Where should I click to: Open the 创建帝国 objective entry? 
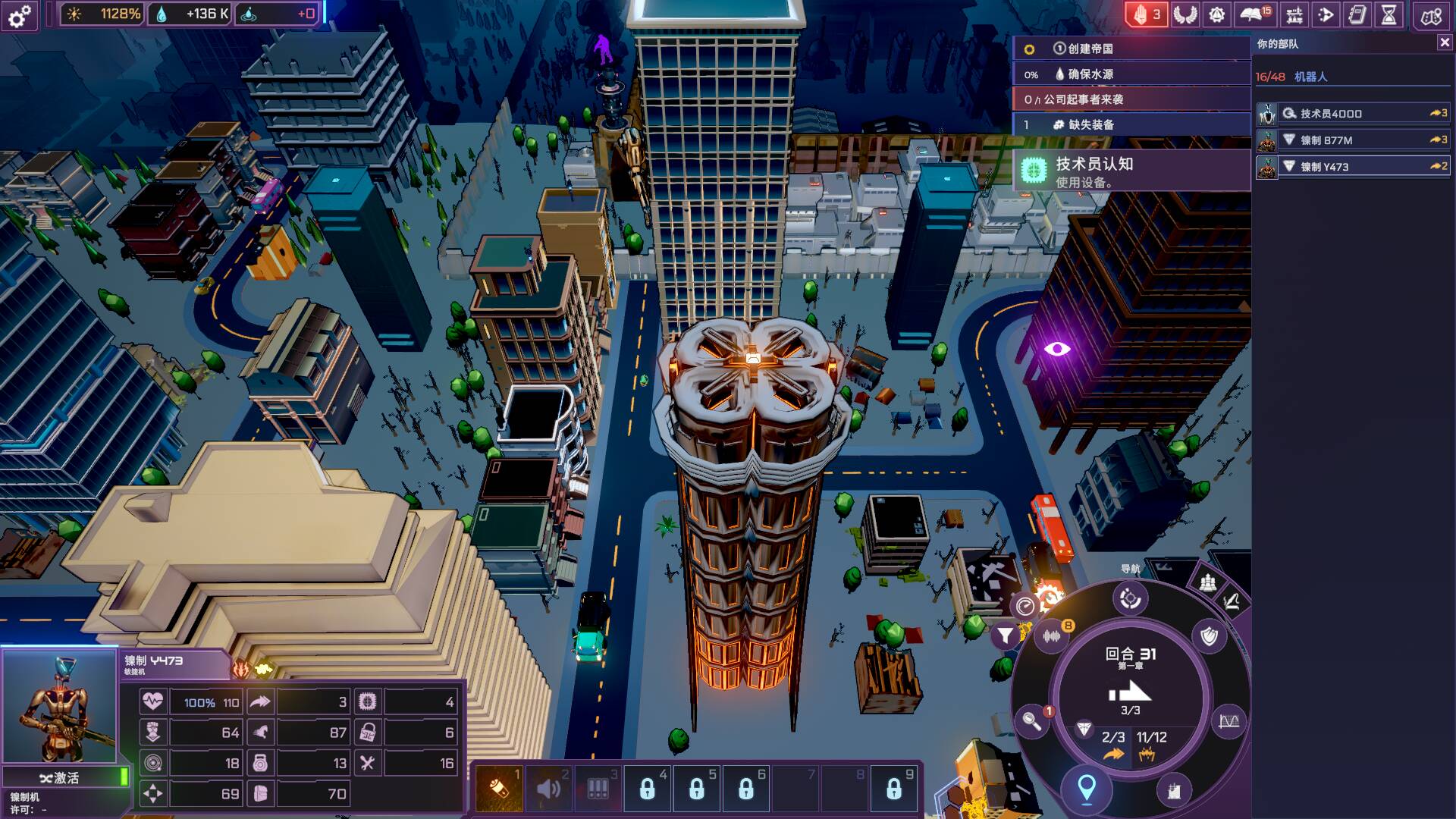click(x=1131, y=49)
